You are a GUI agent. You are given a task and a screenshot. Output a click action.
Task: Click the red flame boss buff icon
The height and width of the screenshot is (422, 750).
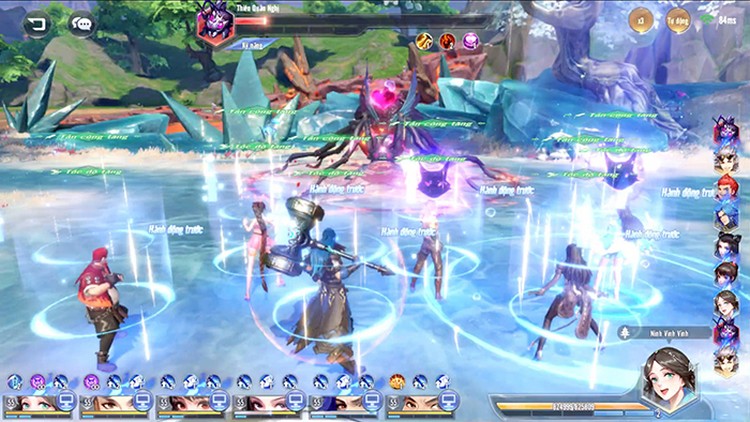pyautogui.click(x=446, y=41)
